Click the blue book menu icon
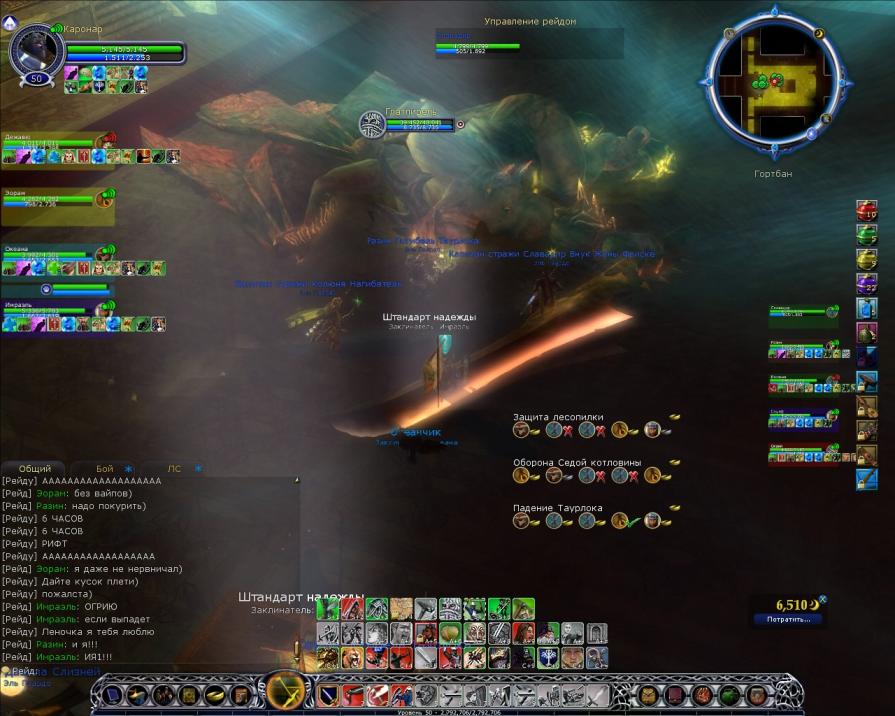 tap(112, 695)
